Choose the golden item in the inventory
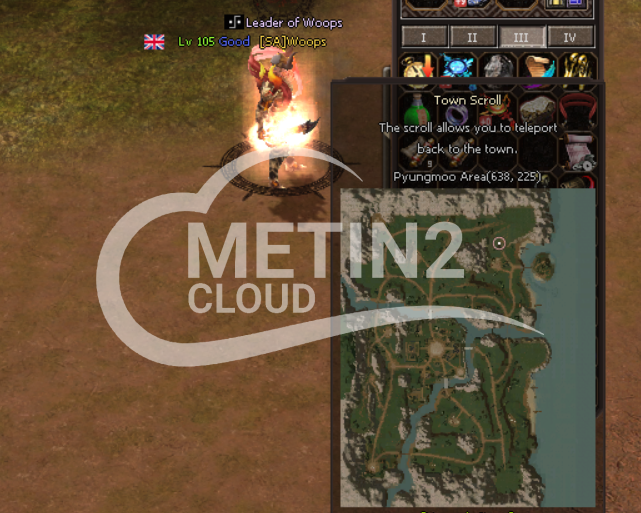 tap(577, 68)
